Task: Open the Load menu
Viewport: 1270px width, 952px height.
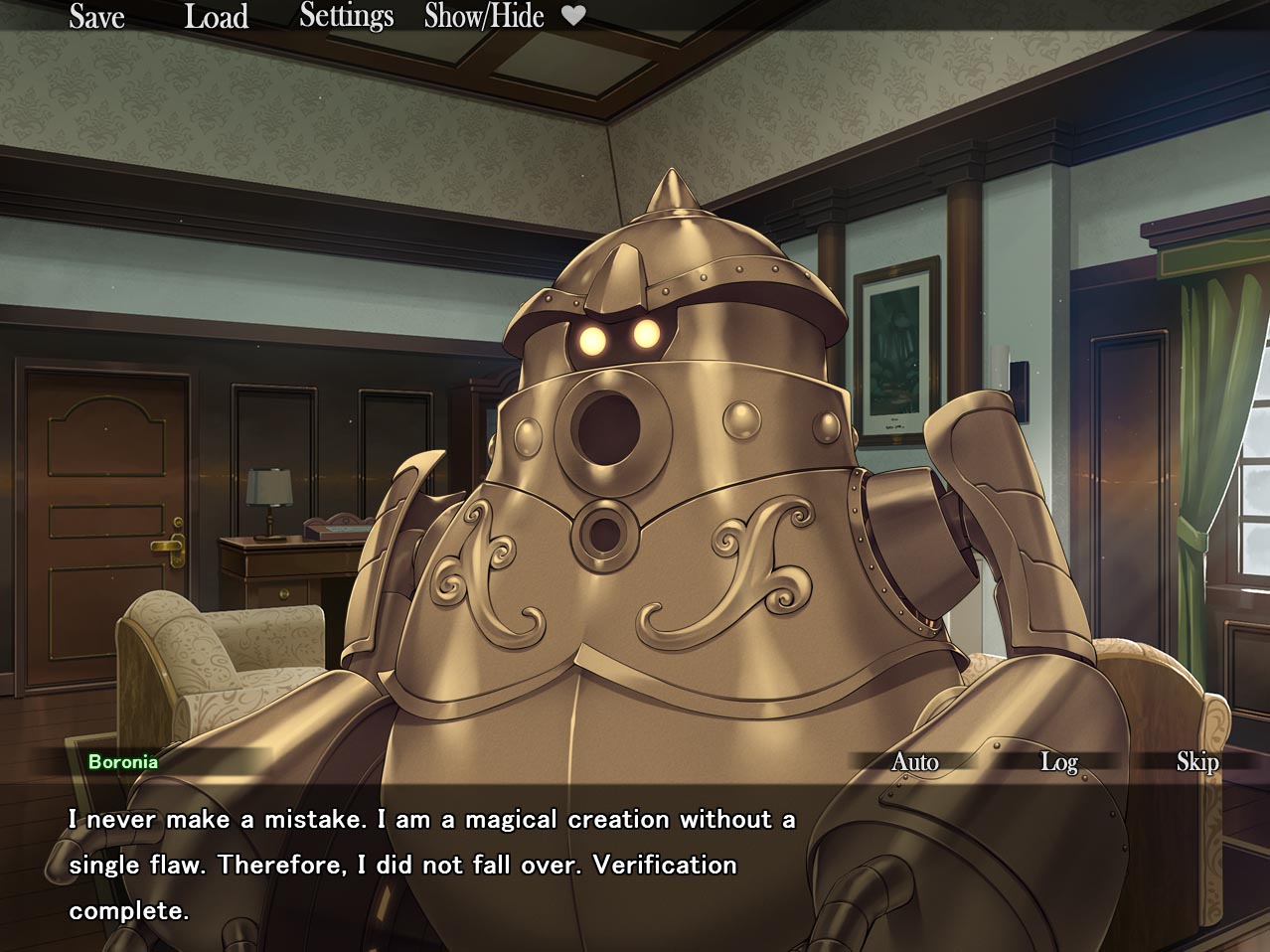Action: [216, 17]
